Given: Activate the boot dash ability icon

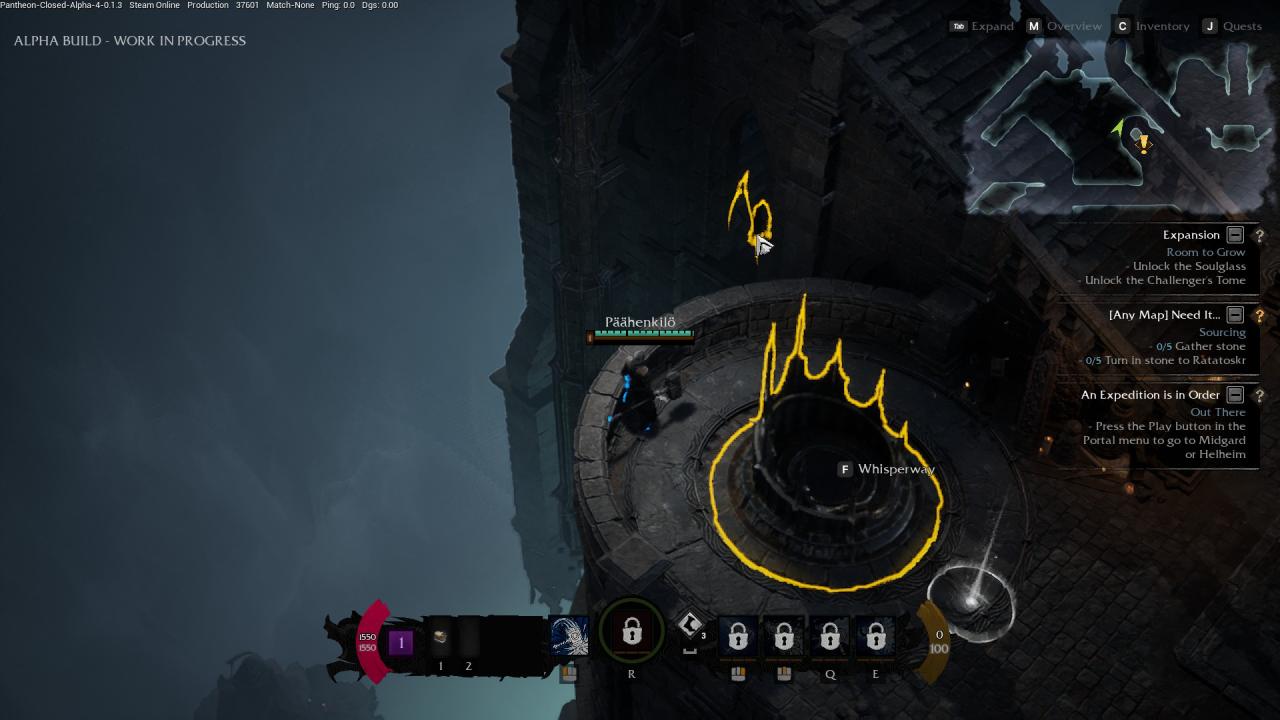Looking at the screenshot, I should tap(689, 627).
